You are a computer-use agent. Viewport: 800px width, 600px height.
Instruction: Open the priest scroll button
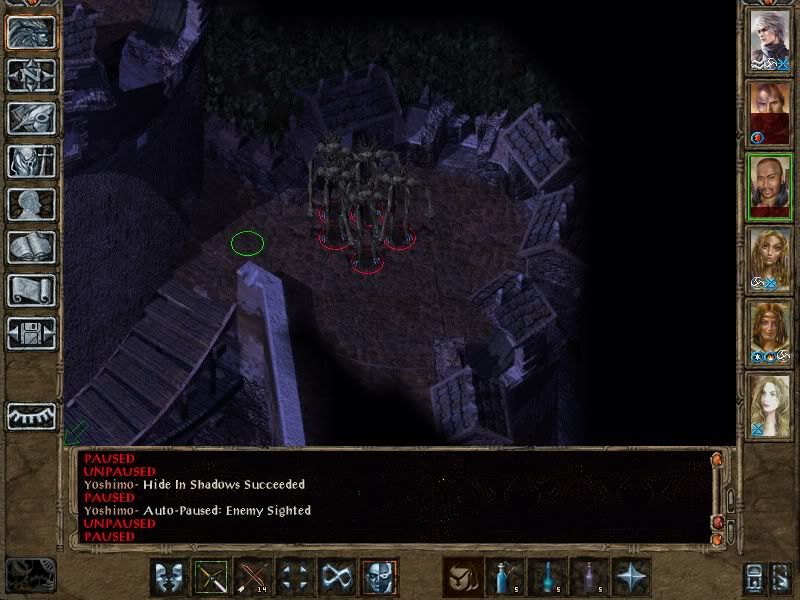[31, 290]
